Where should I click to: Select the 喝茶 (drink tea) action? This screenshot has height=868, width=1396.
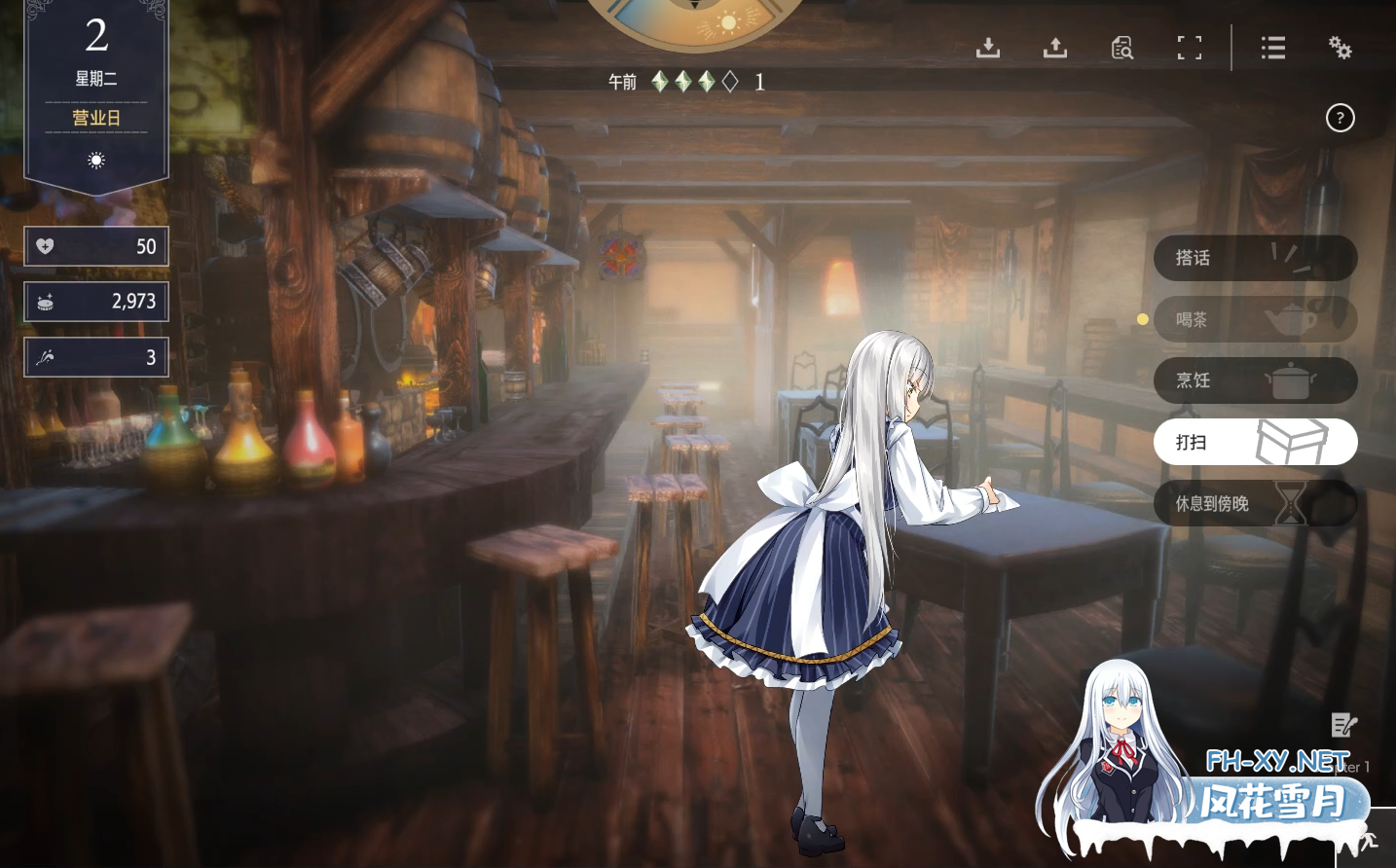[1254, 319]
